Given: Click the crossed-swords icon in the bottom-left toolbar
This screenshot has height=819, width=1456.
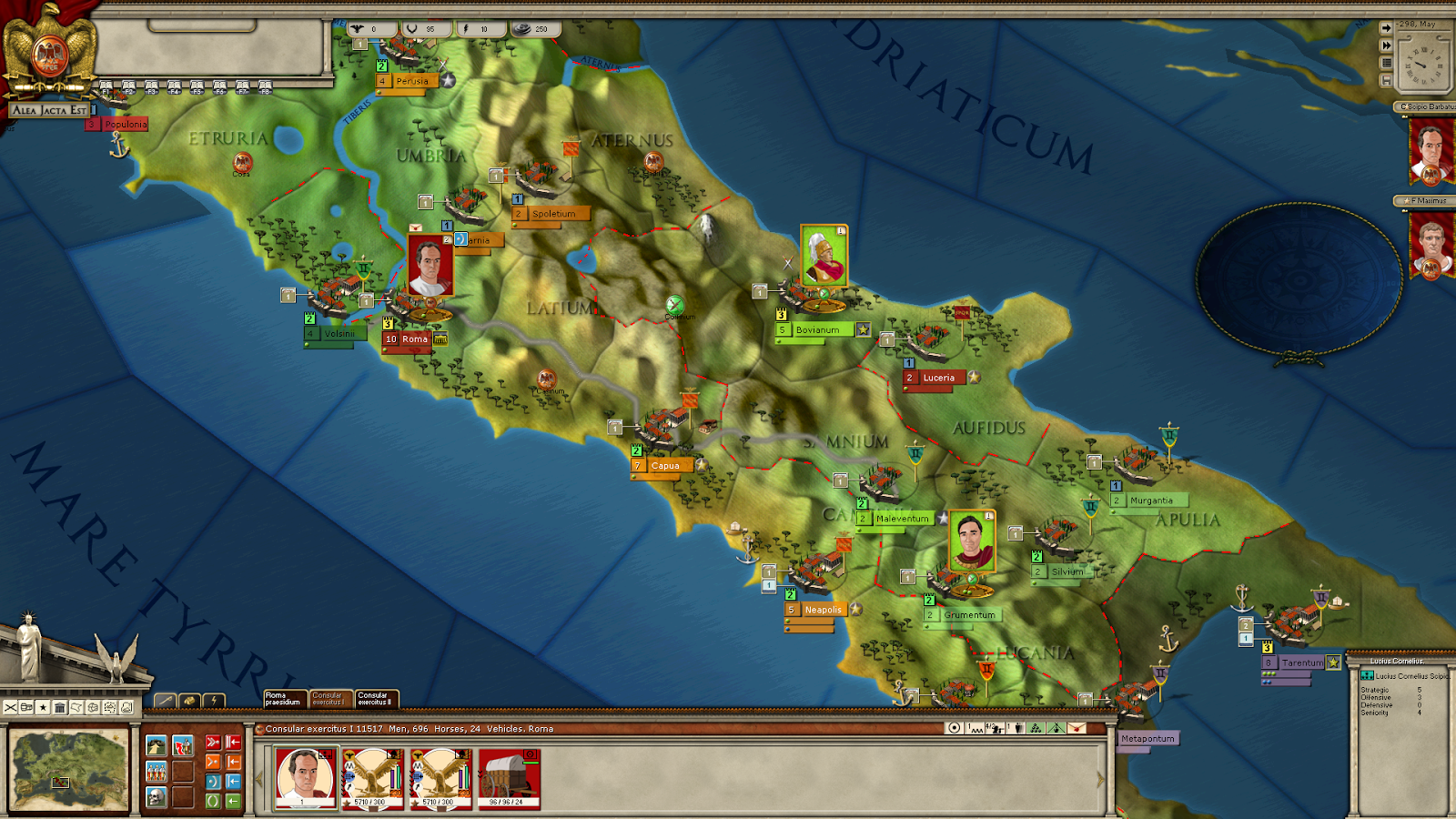Looking at the screenshot, I should pyautogui.click(x=10, y=708).
